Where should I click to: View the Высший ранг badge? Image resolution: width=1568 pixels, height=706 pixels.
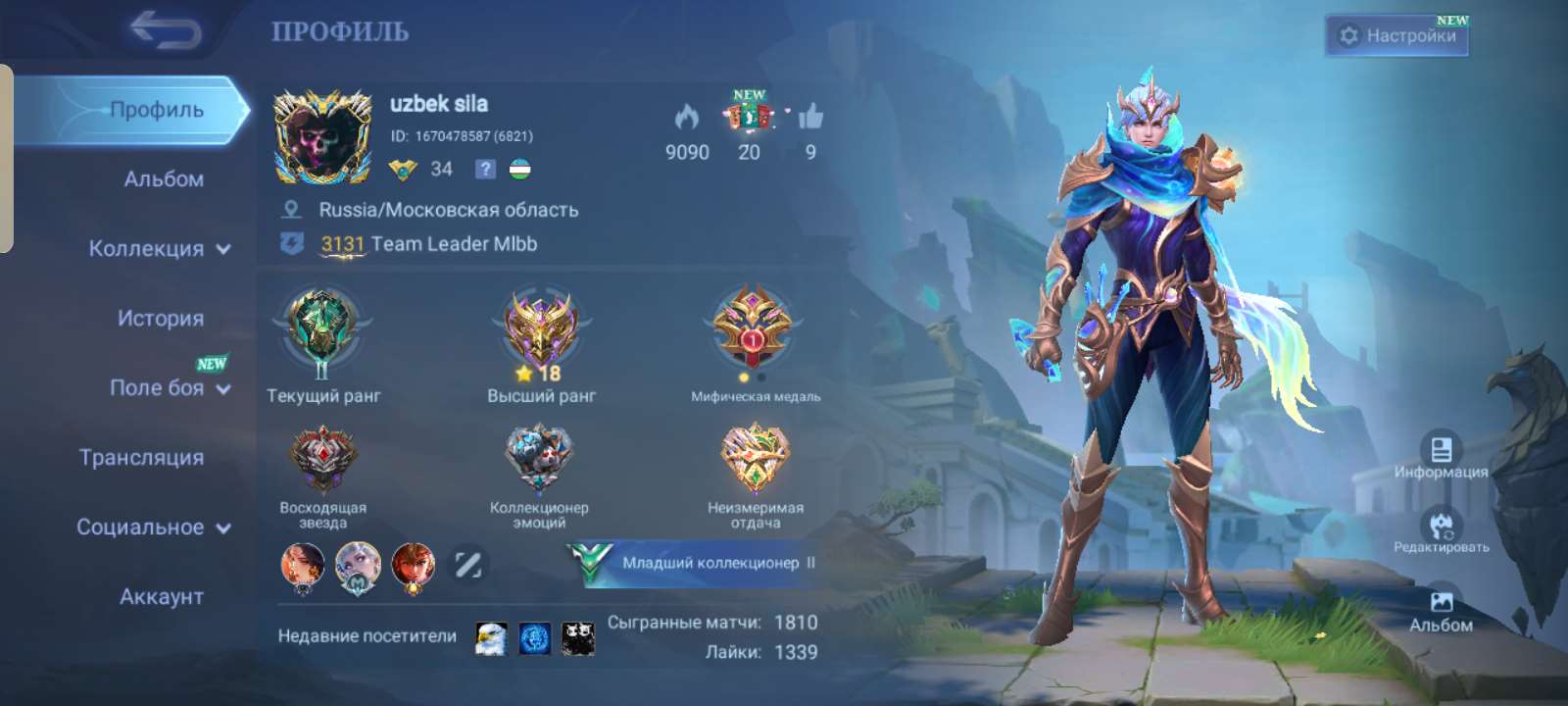point(539,333)
